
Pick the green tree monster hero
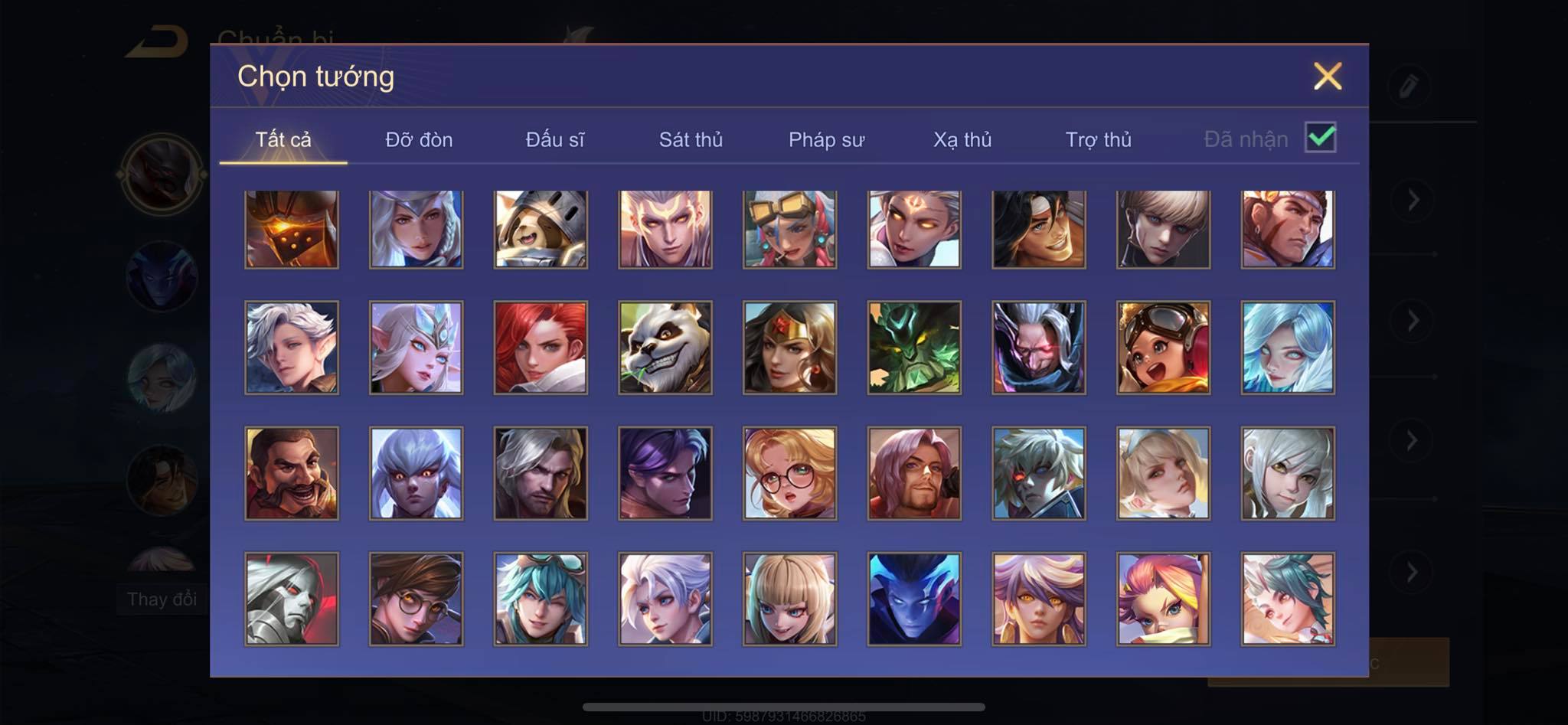(914, 348)
